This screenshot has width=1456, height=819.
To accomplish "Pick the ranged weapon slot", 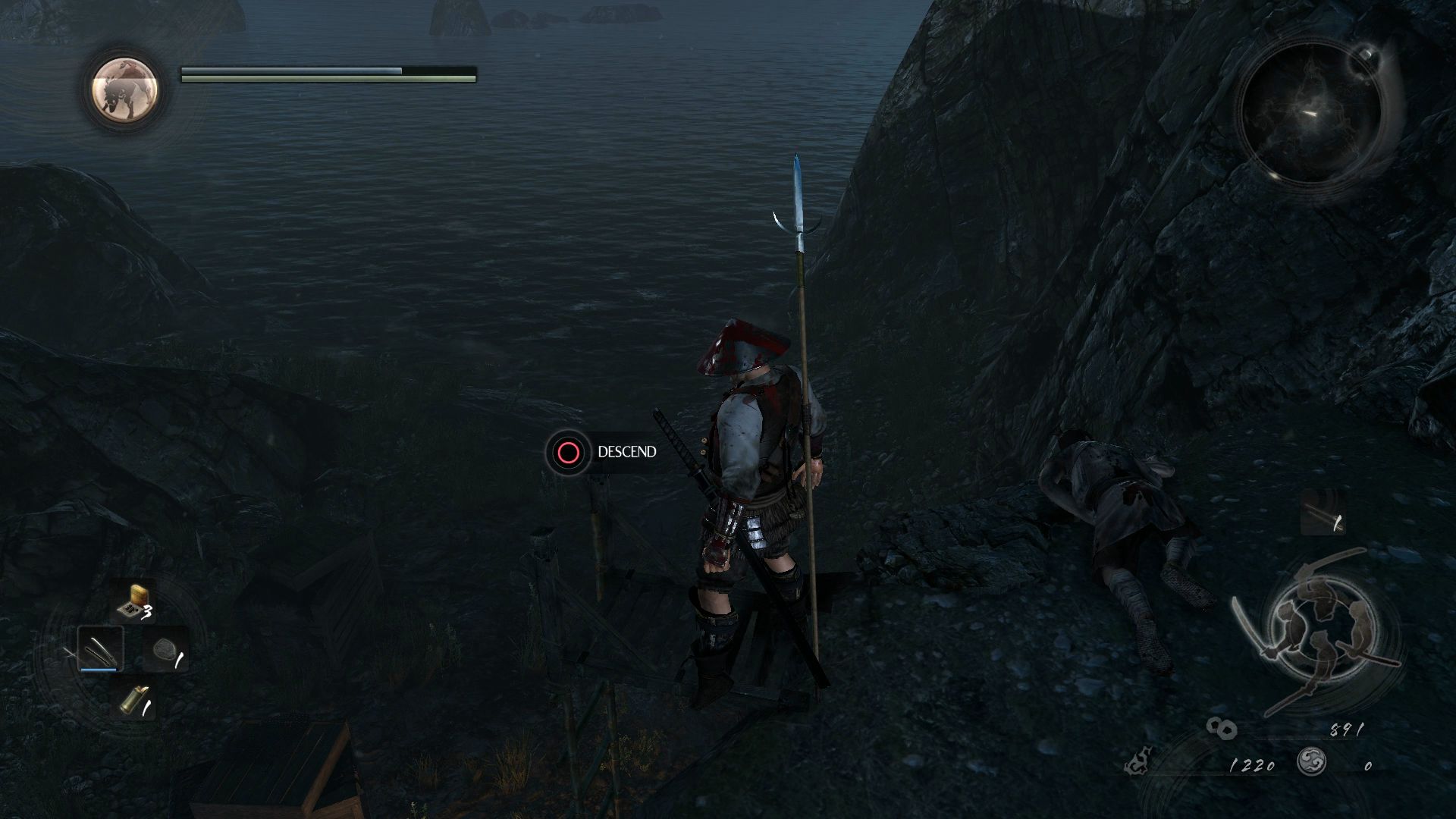I will 1323,513.
